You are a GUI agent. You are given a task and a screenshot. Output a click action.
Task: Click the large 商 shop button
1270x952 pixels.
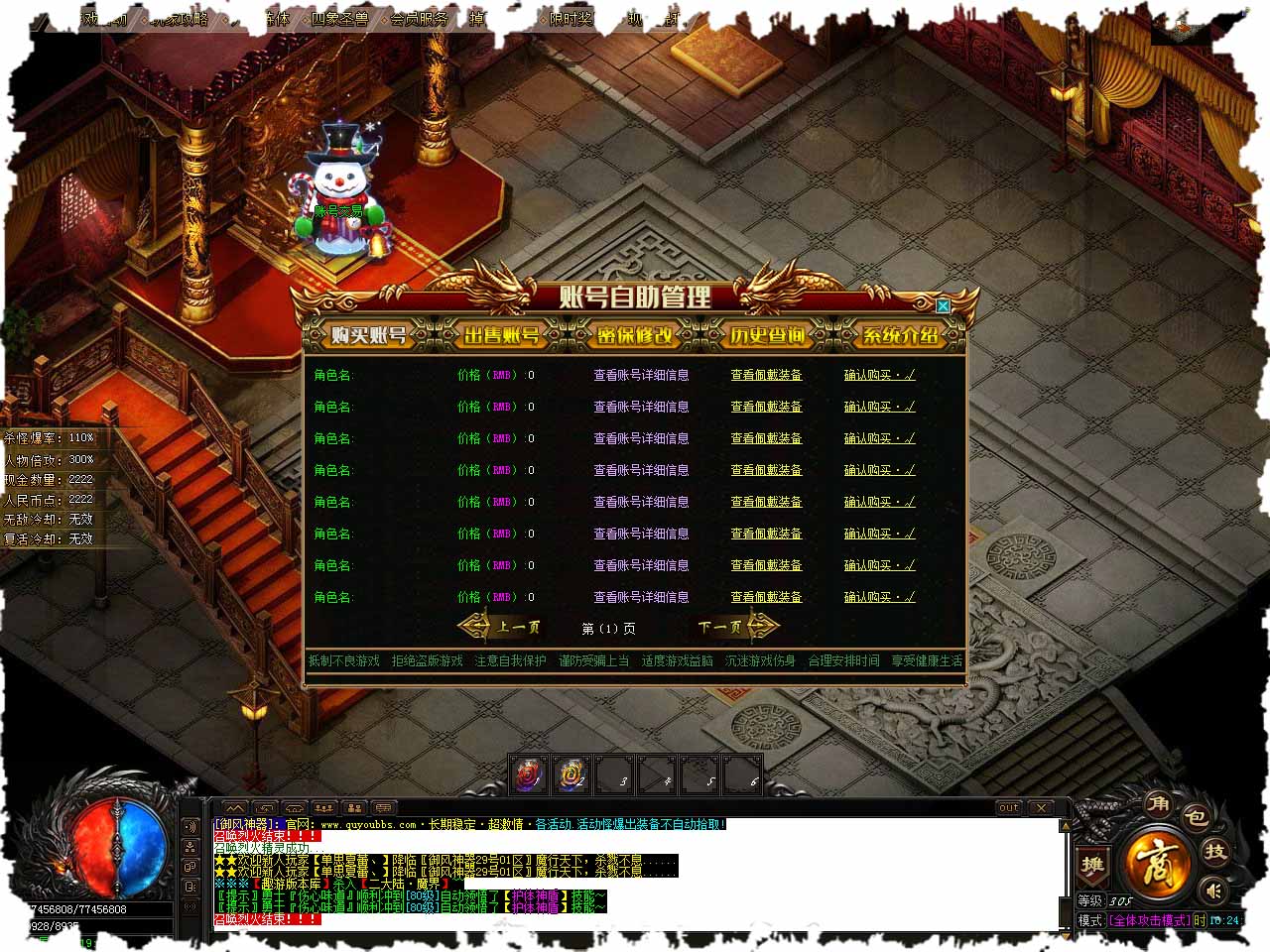[1157, 863]
